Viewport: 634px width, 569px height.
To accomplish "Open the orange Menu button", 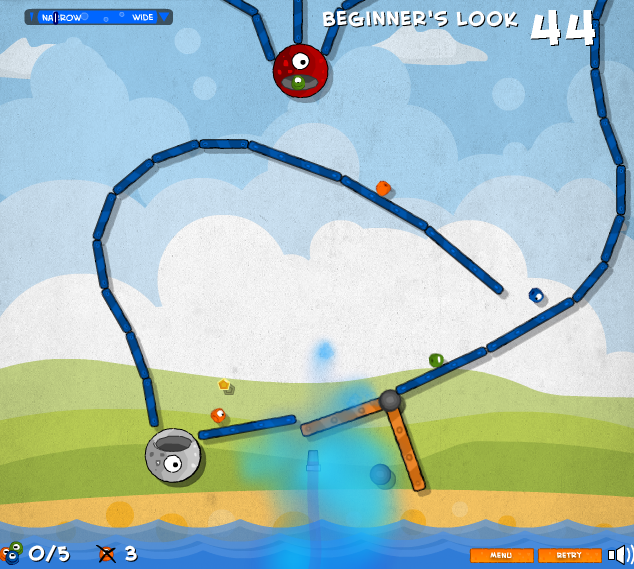I will coord(501,555).
